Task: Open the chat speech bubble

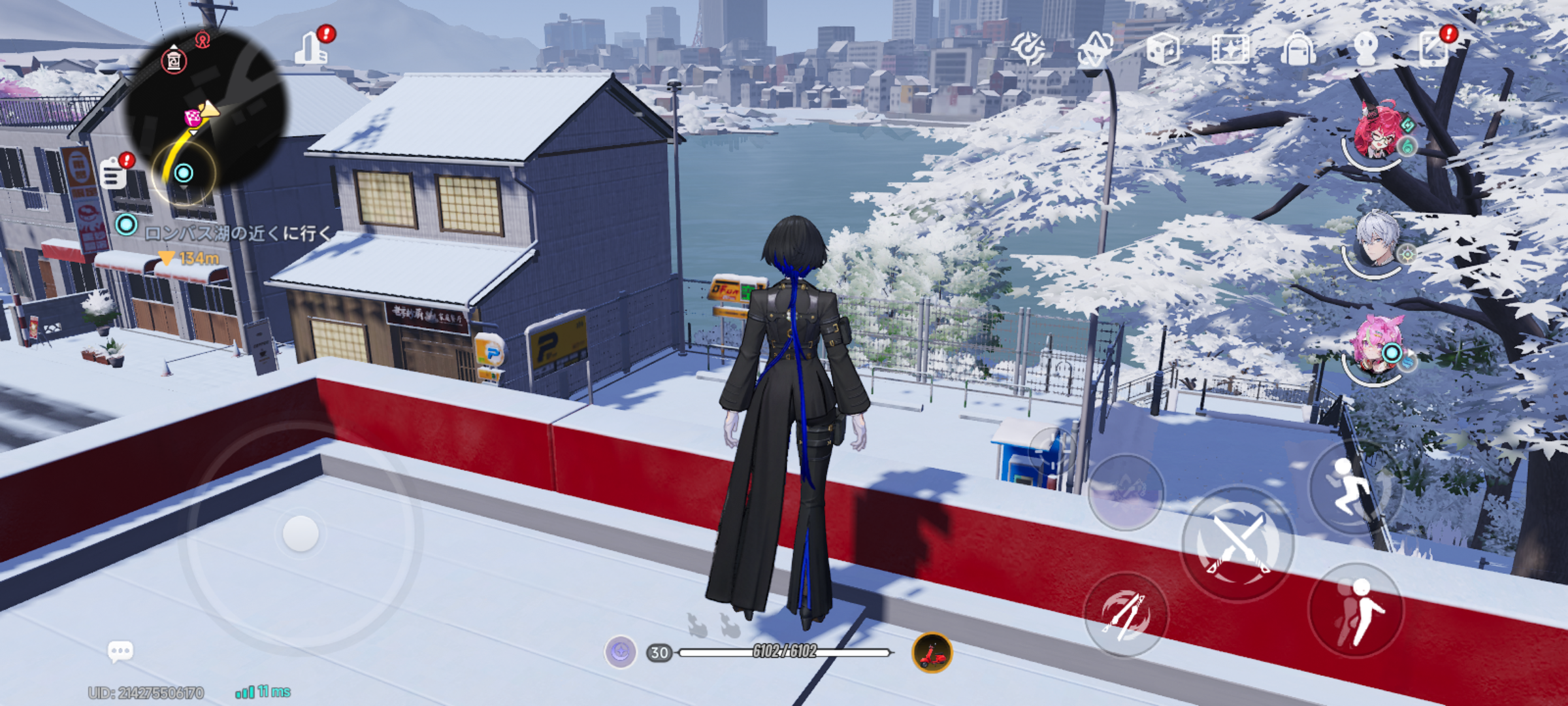Action: pos(120,651)
